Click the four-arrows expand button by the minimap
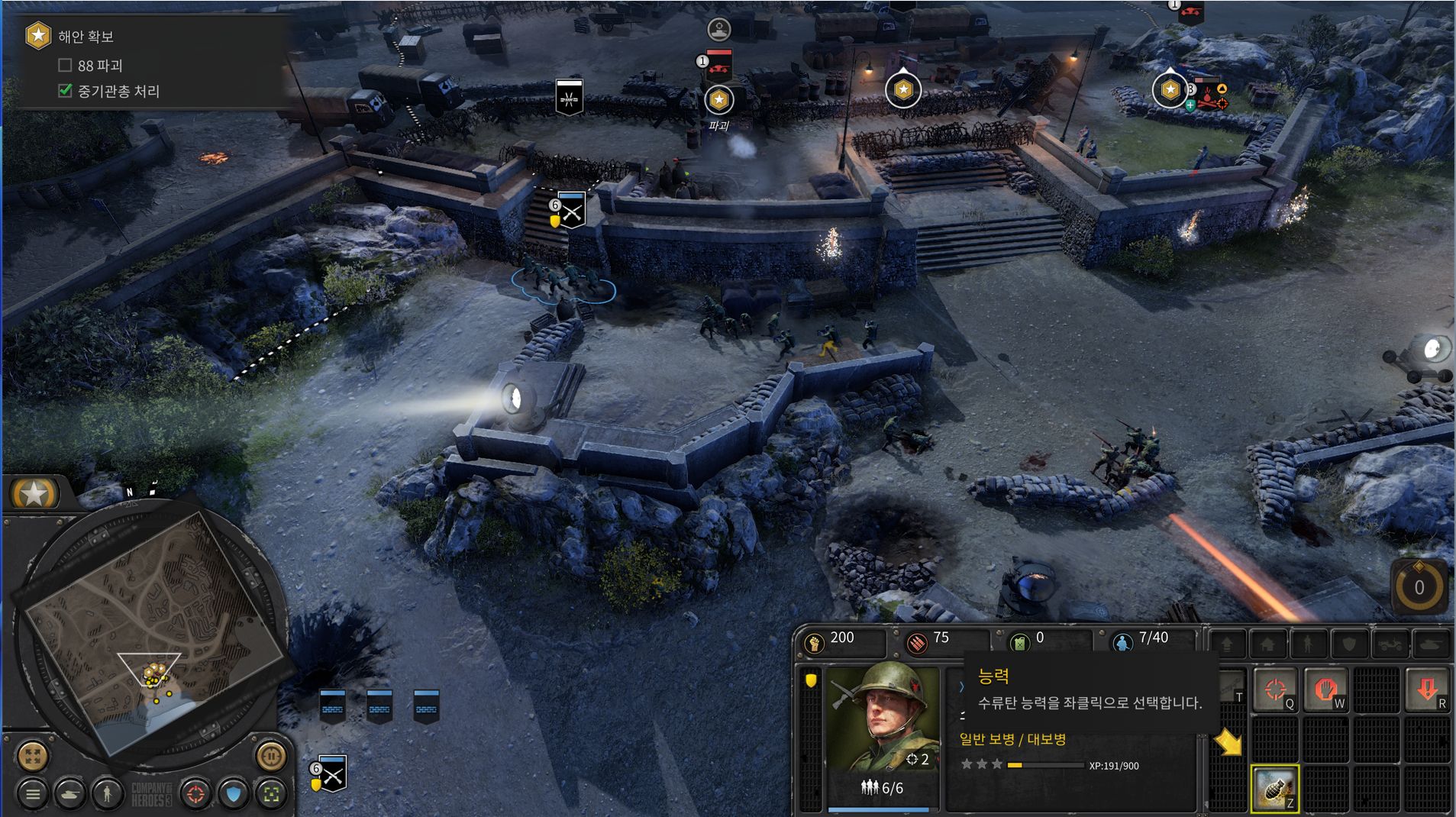 33,756
